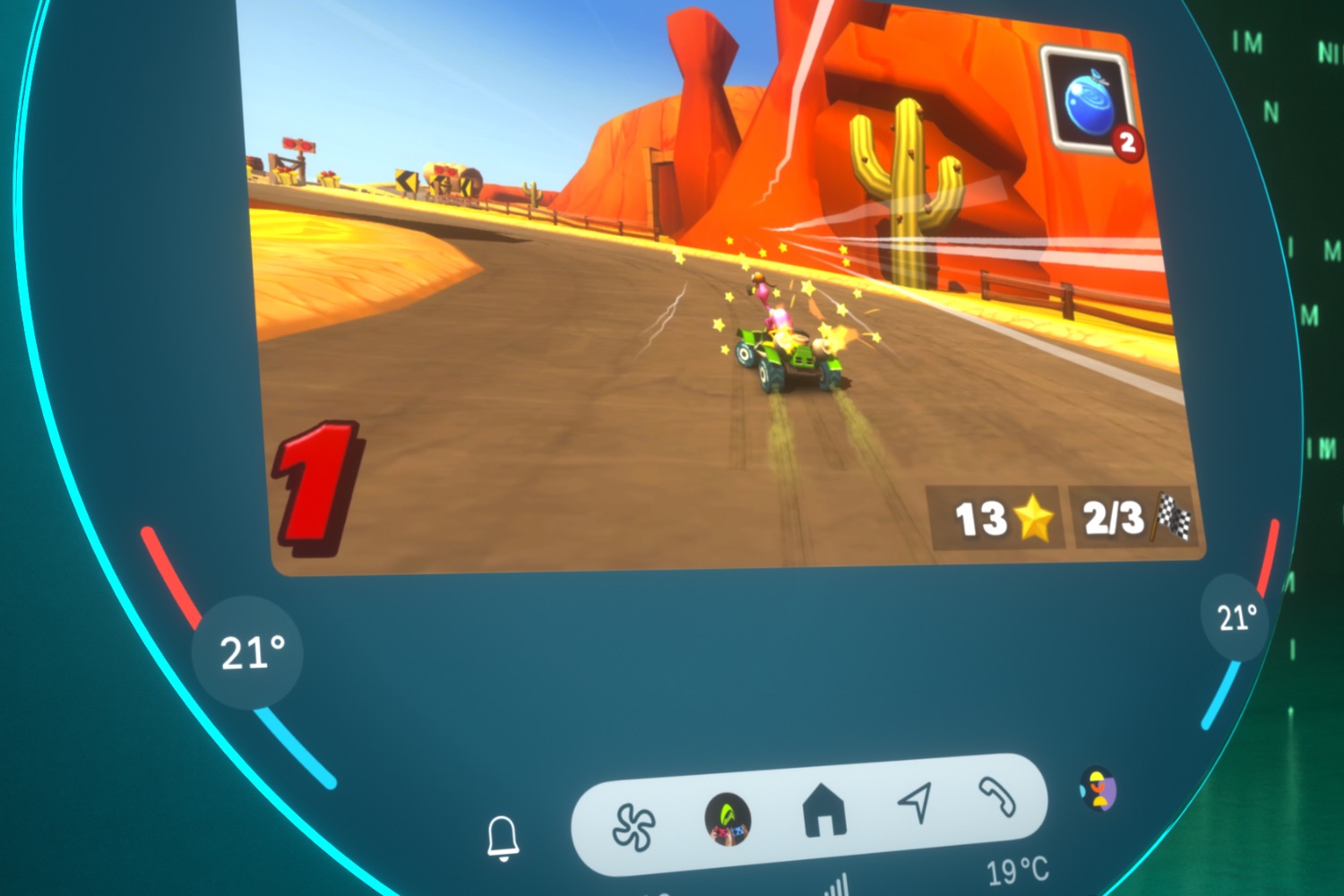Adjust the right 21° temperature control

[x=1236, y=617]
